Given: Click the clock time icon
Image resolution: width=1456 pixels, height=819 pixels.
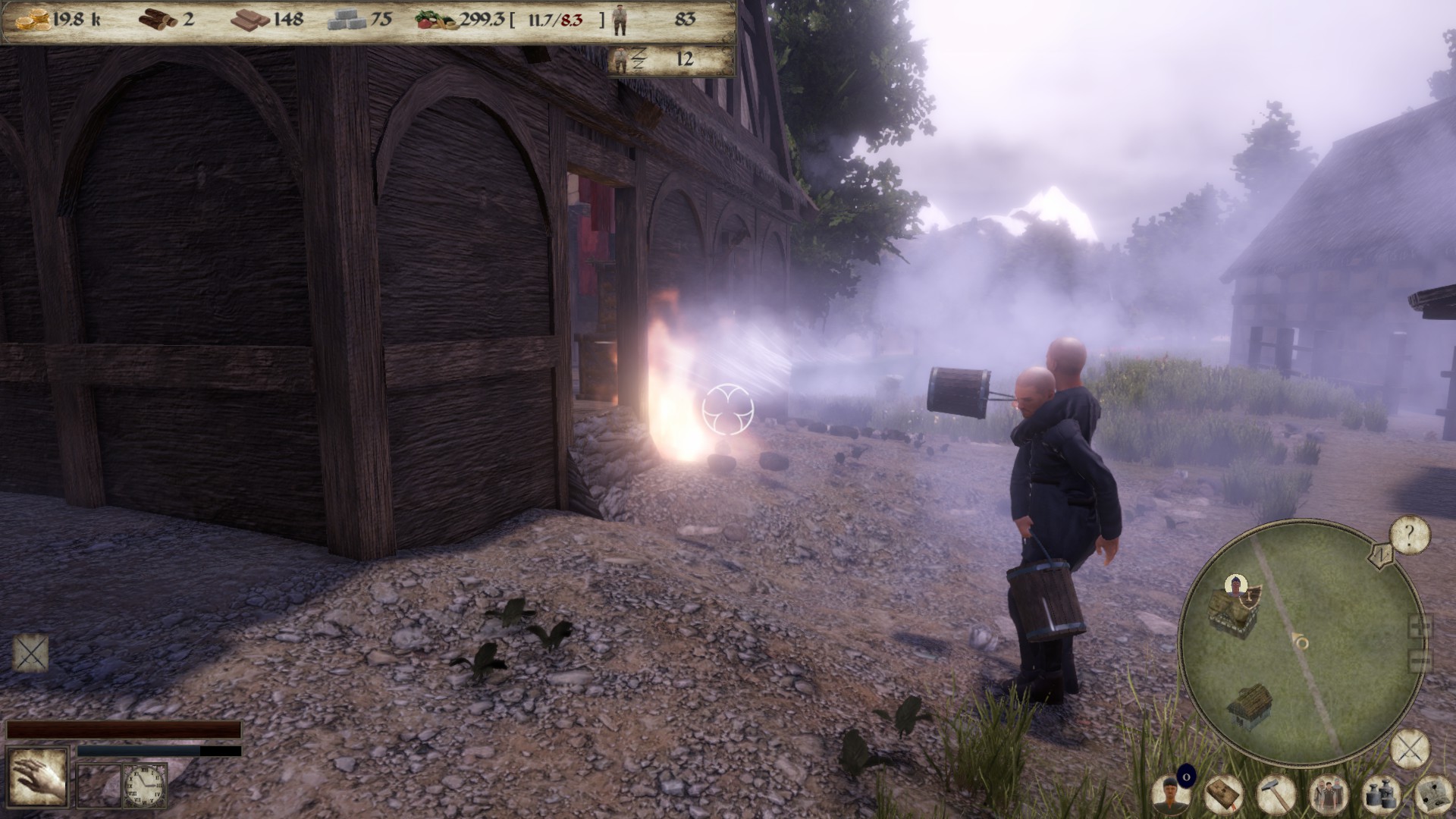Looking at the screenshot, I should [x=144, y=786].
